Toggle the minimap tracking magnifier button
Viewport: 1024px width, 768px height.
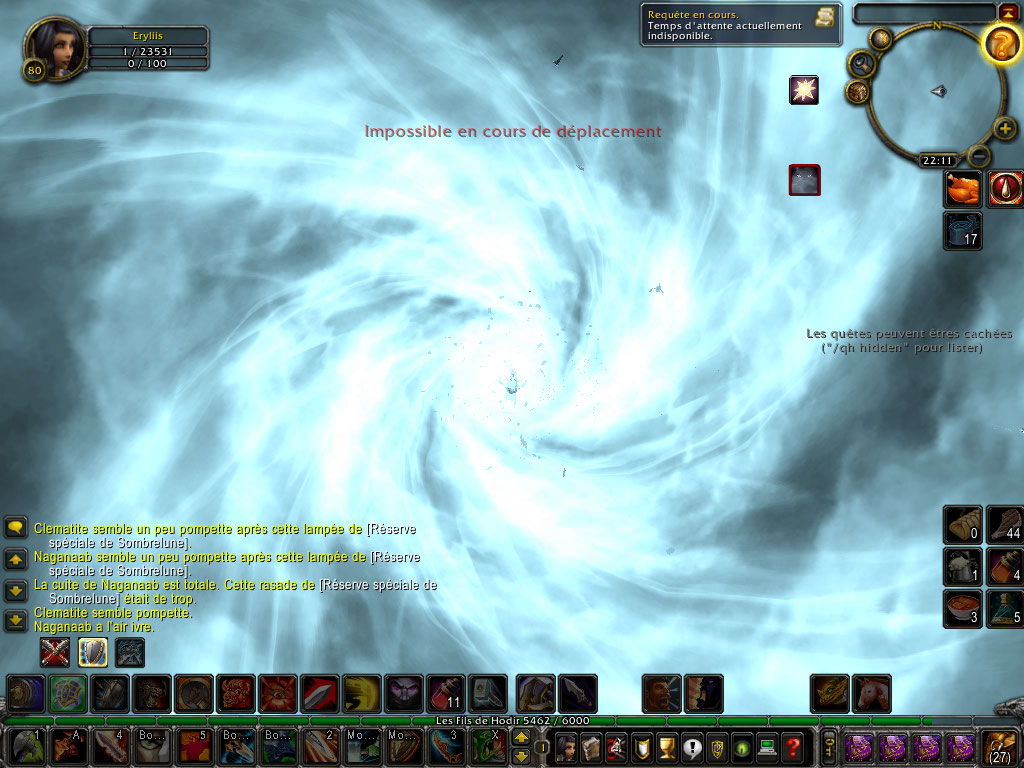coord(860,65)
